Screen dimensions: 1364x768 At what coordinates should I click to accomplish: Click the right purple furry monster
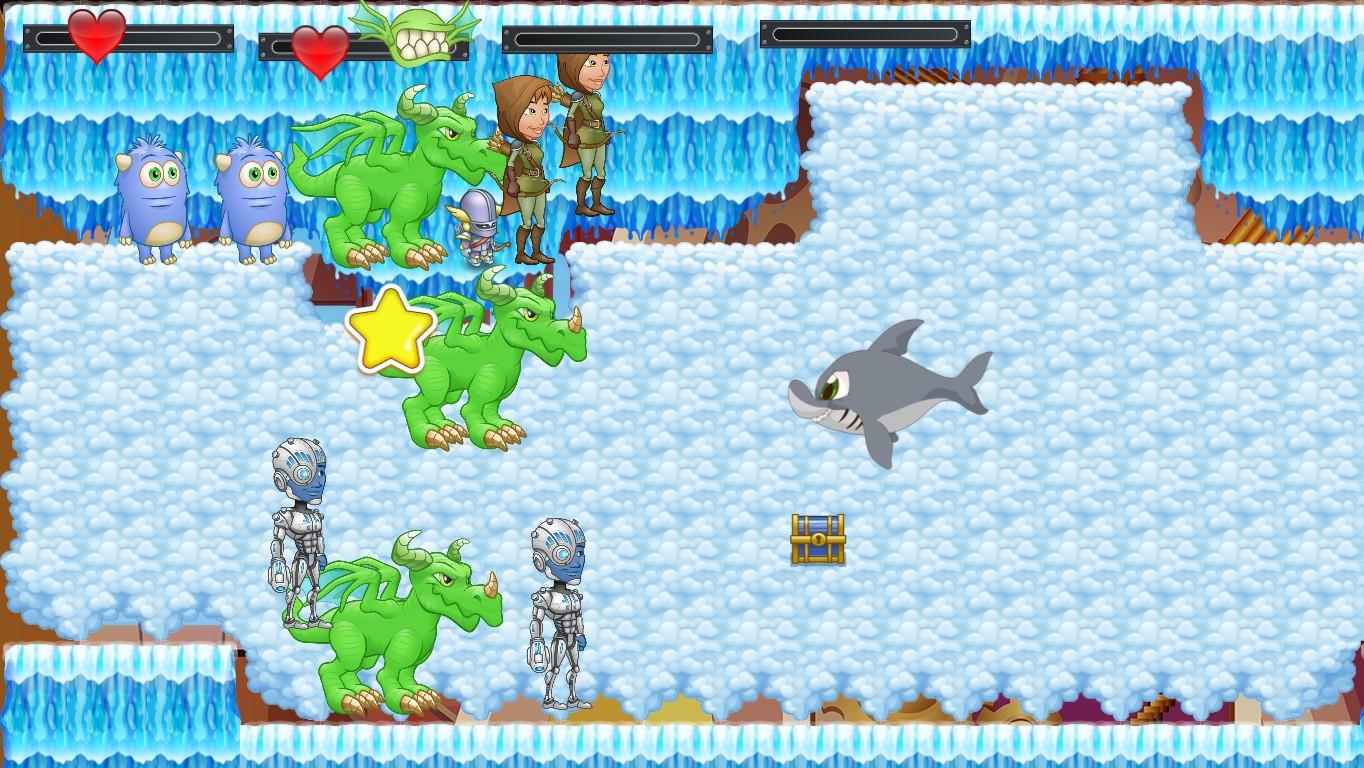[256, 195]
